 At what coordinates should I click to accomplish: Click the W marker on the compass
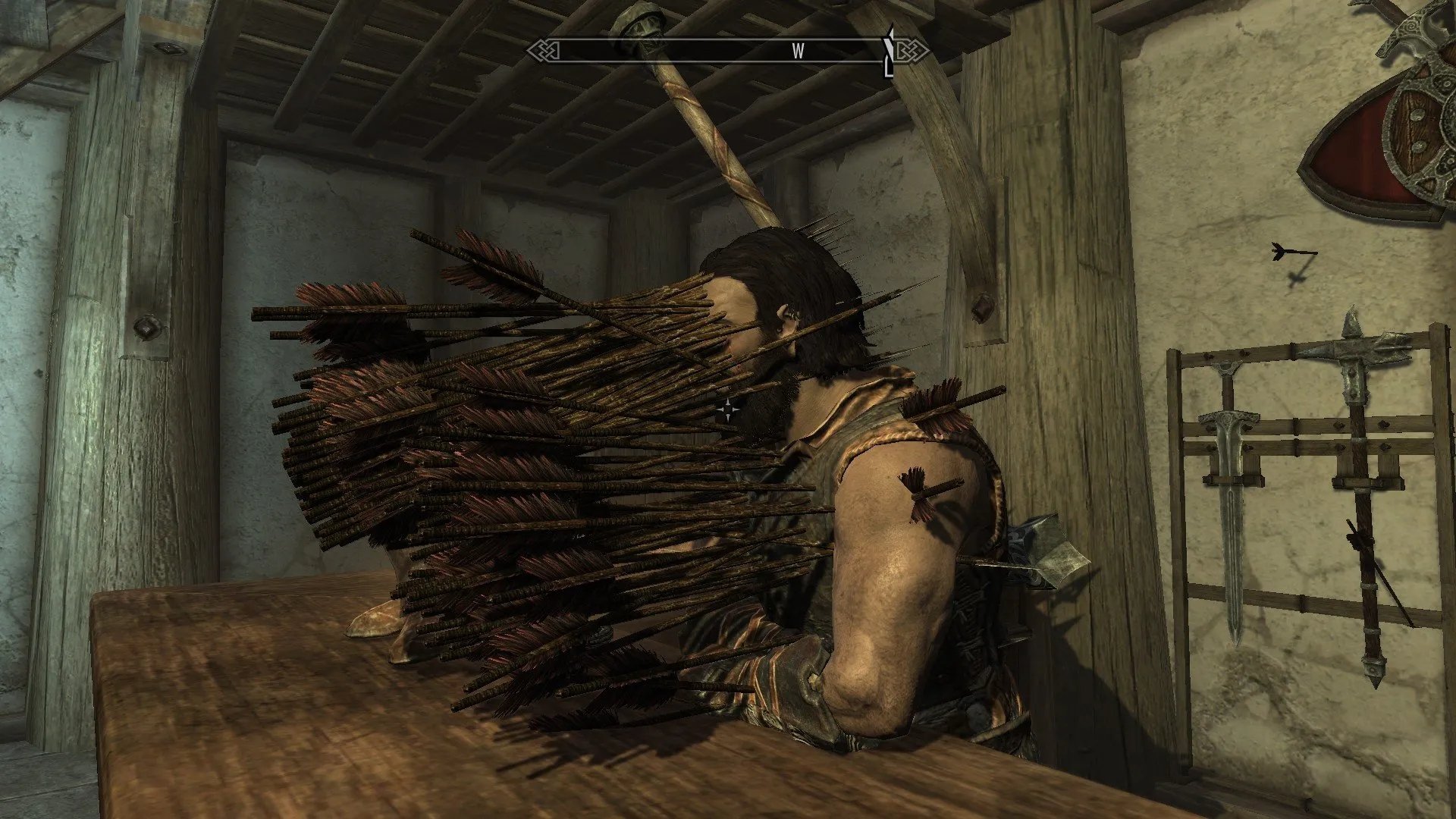[x=797, y=52]
